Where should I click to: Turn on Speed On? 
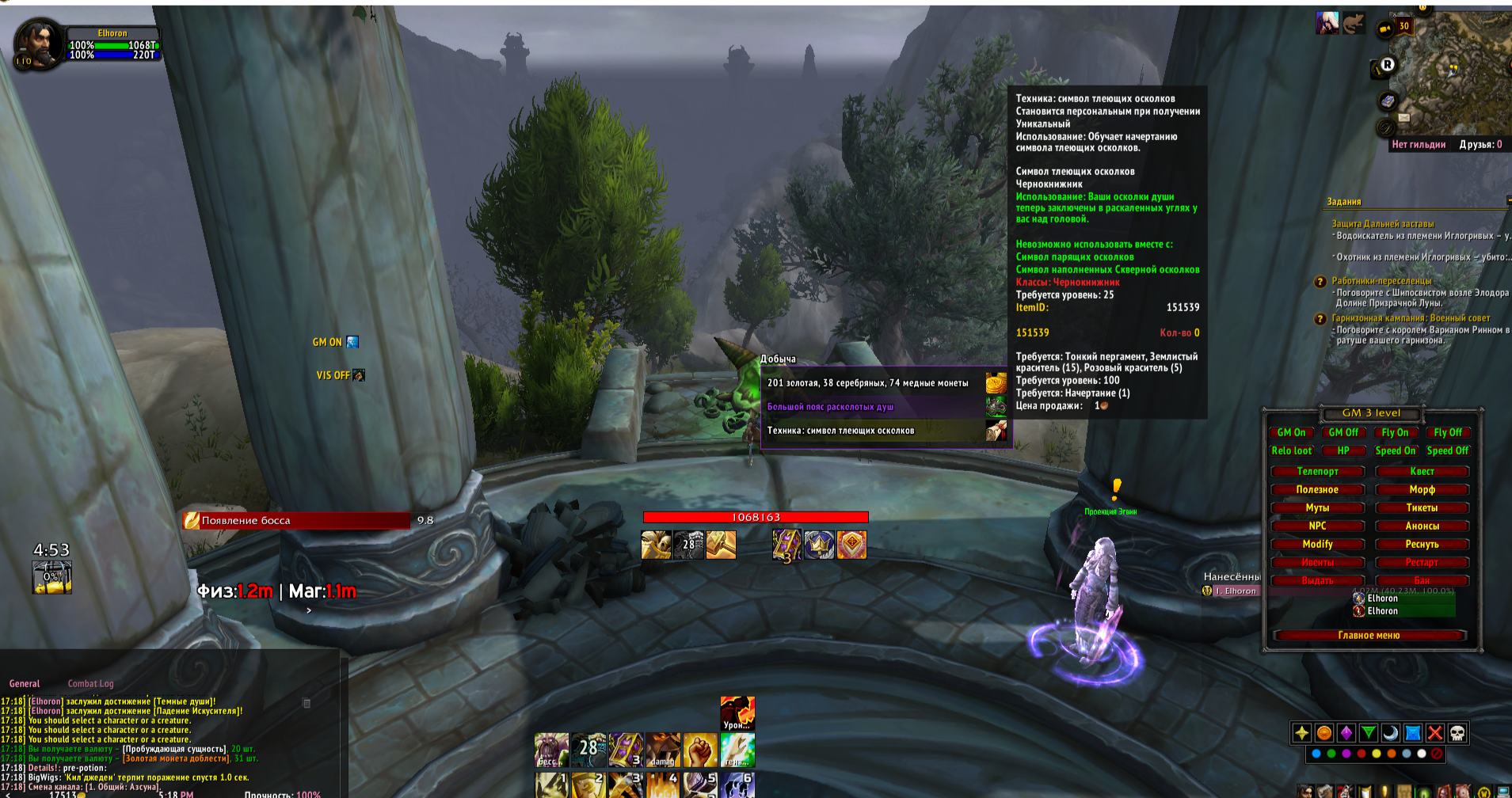(x=1395, y=450)
